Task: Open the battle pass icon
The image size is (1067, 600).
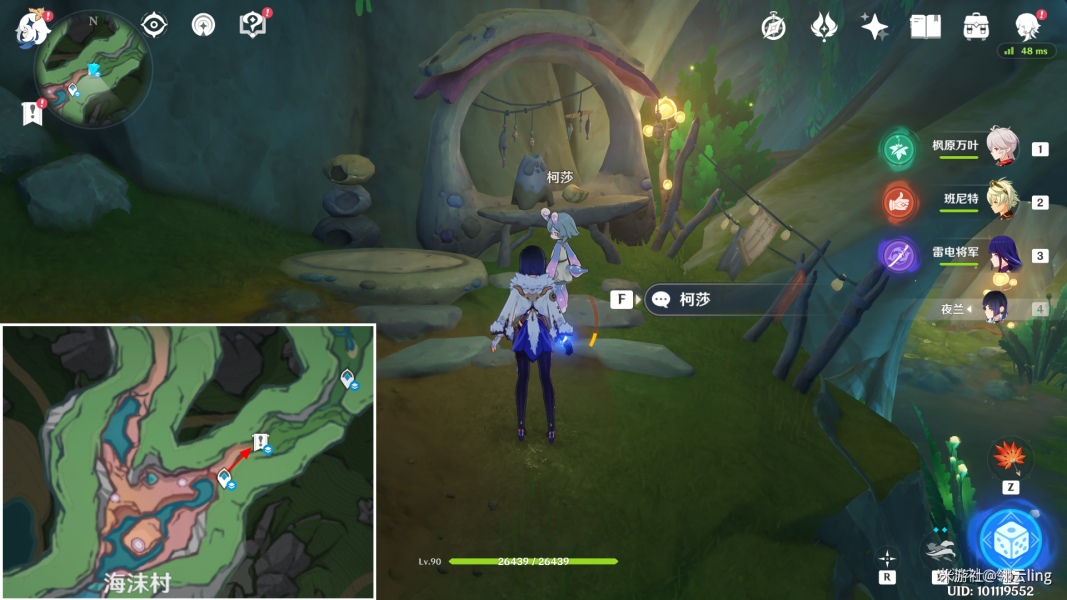Action: coord(824,27)
